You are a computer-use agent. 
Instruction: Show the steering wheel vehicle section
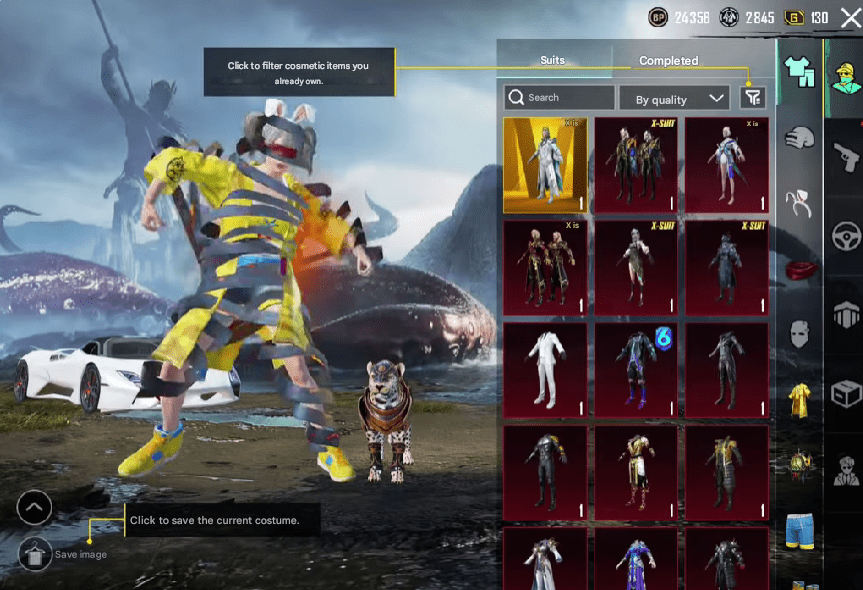[846, 237]
